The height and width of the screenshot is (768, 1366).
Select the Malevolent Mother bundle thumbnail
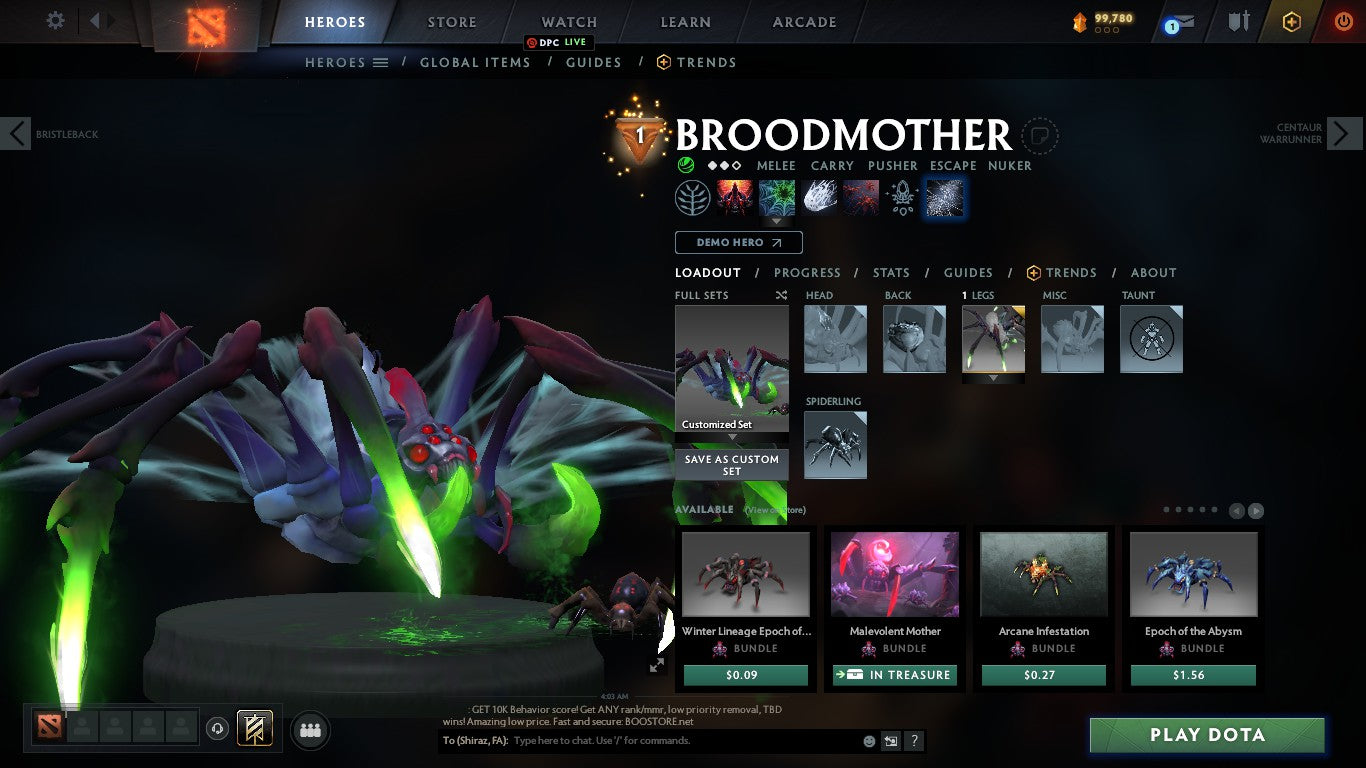click(x=894, y=573)
